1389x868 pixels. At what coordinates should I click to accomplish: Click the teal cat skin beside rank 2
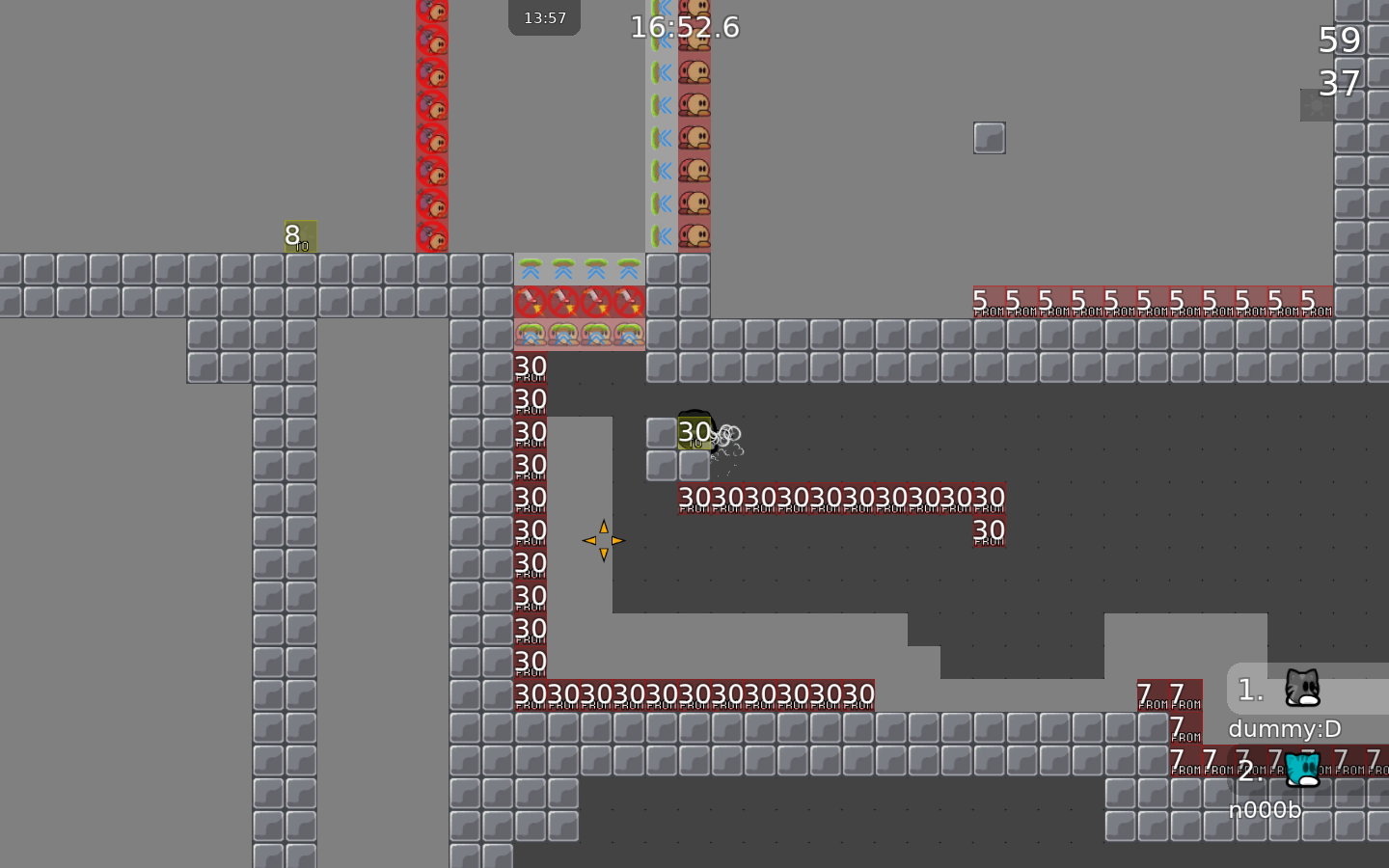coord(1302,769)
